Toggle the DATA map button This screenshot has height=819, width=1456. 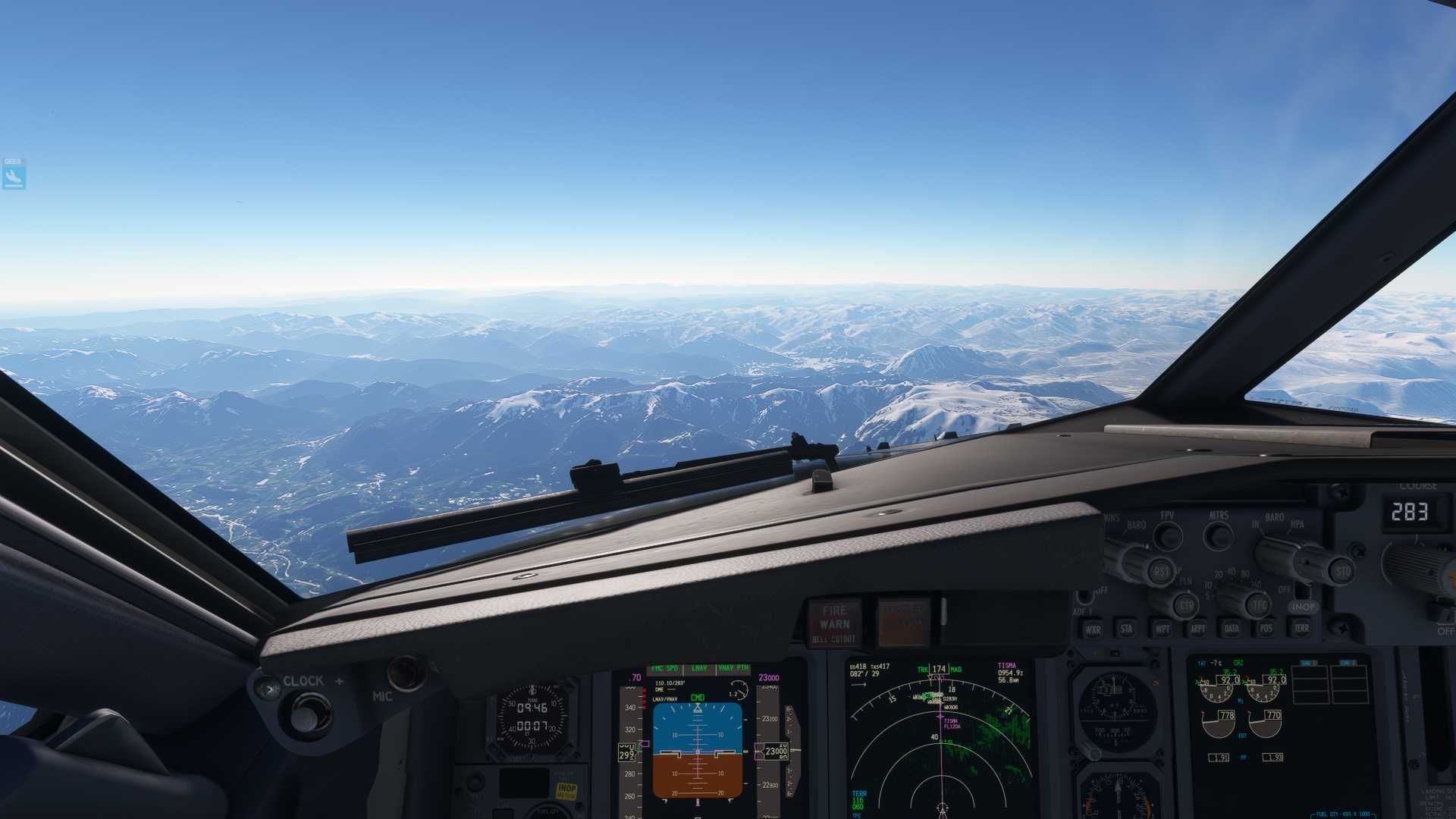point(1232,629)
